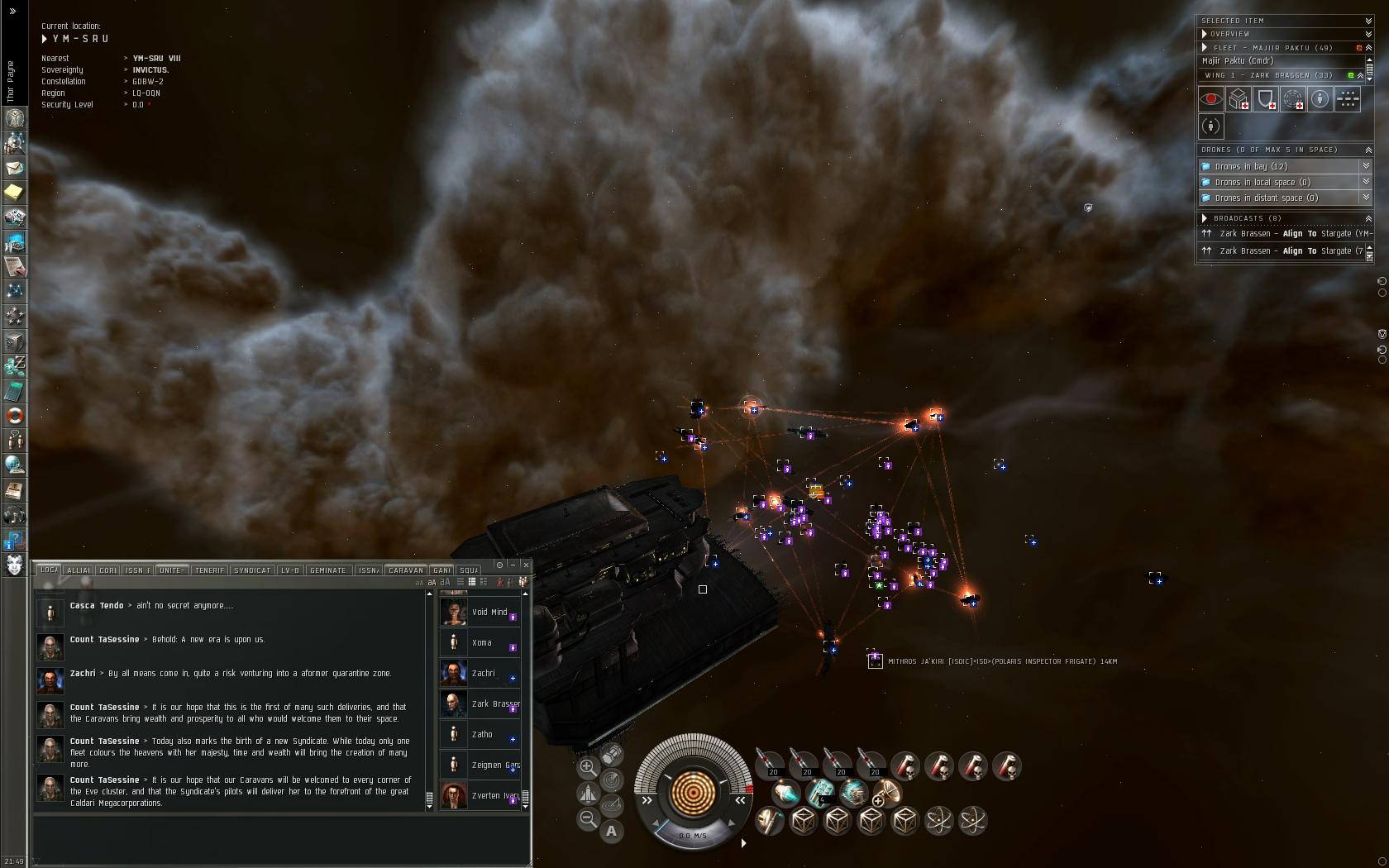Expand Drones in local space group

coord(1366,182)
